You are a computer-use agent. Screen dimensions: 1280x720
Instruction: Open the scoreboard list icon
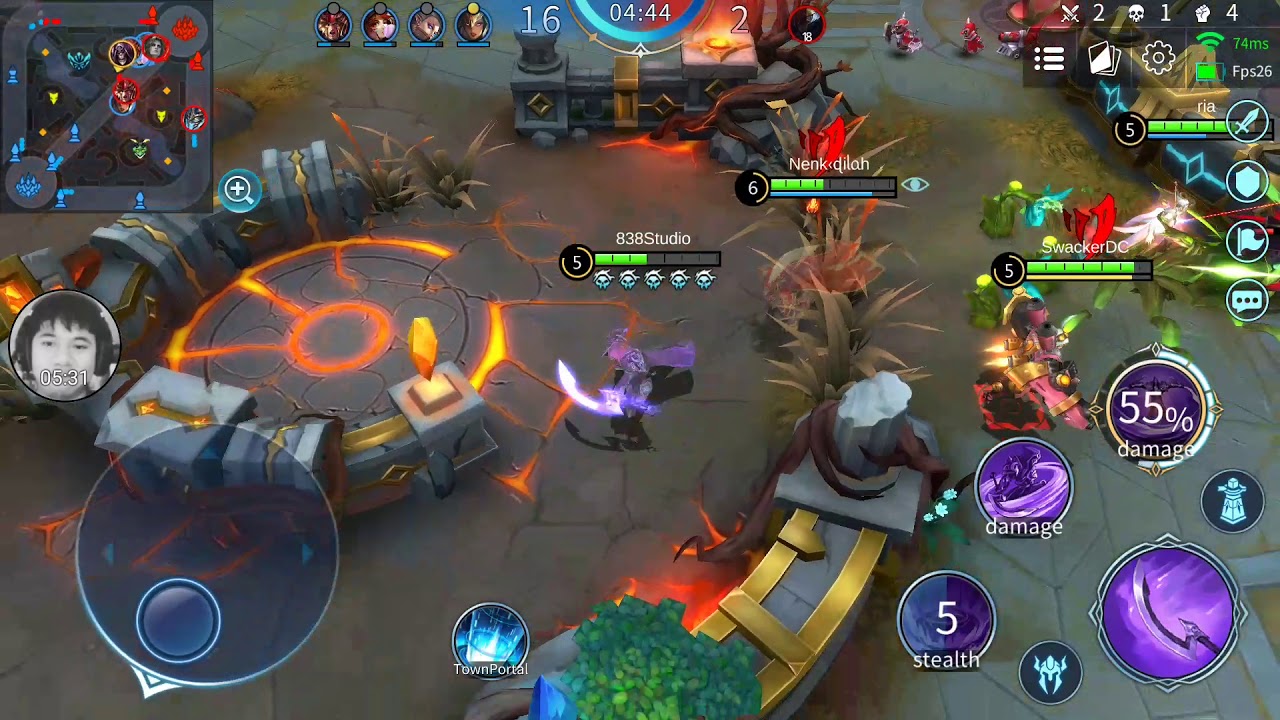coord(1049,60)
